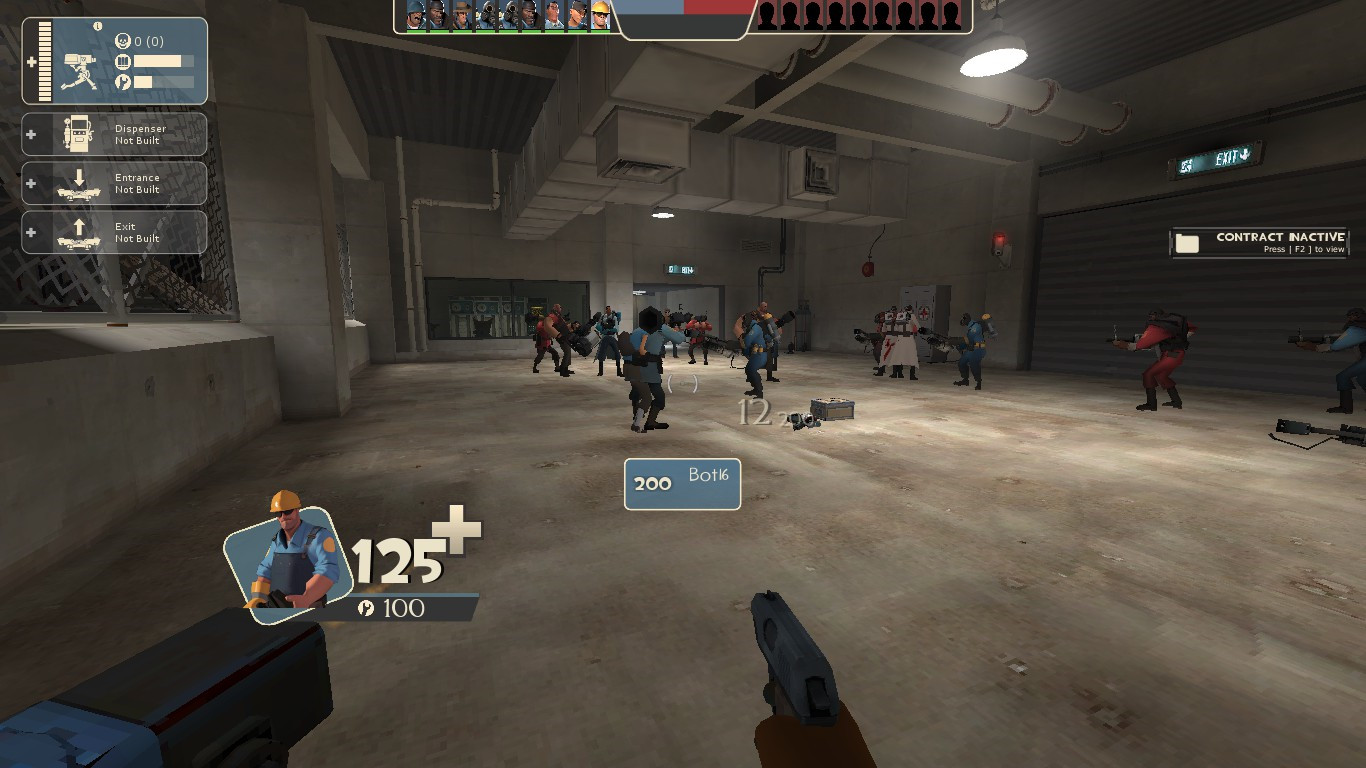The width and height of the screenshot is (1366, 768).
Task: Expand the Entrance entry via its plus sign
Action: (31, 183)
